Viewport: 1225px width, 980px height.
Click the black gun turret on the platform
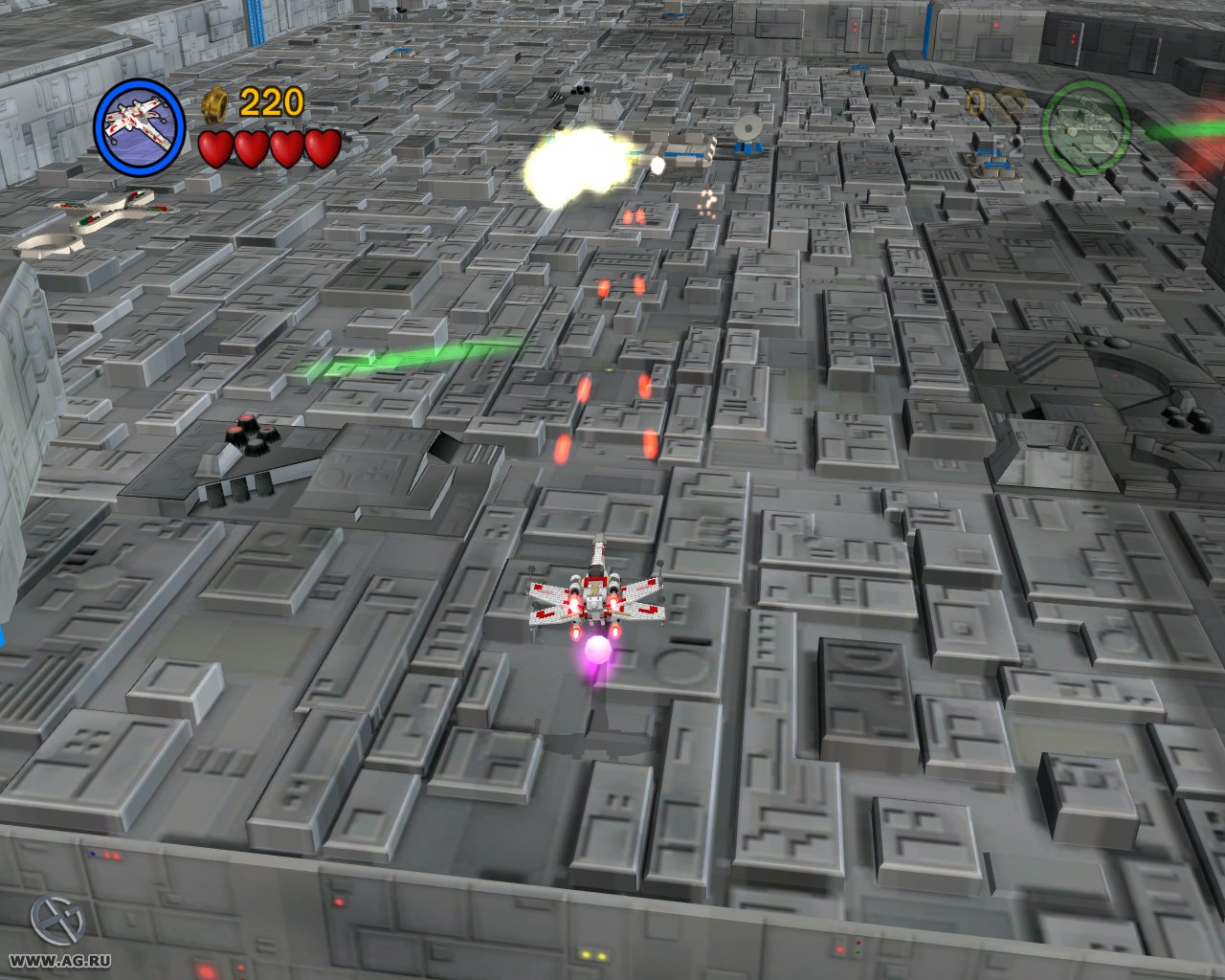point(251,435)
